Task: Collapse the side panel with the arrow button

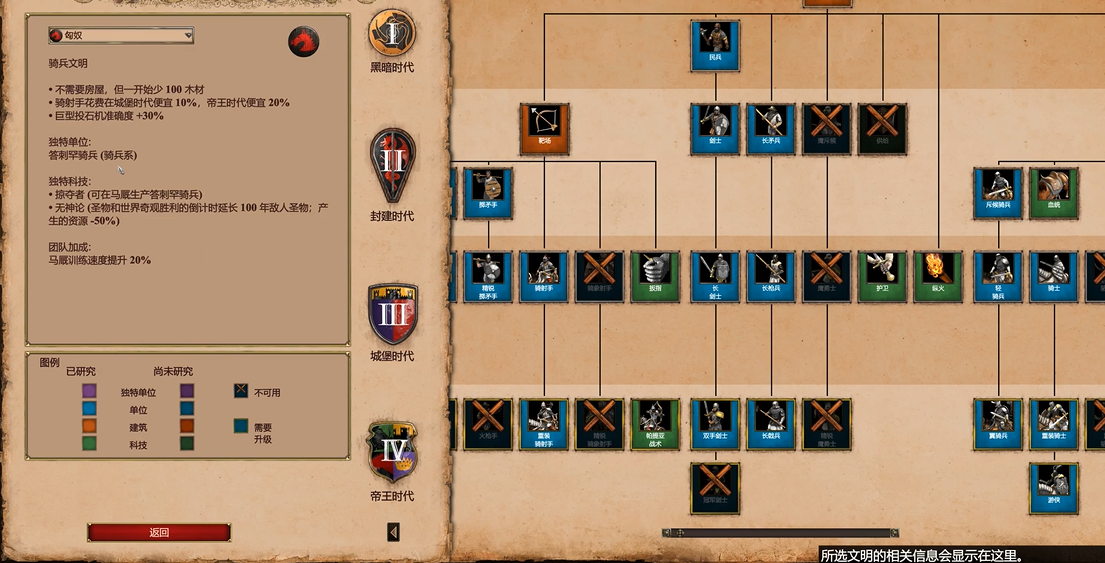Action: tap(393, 532)
